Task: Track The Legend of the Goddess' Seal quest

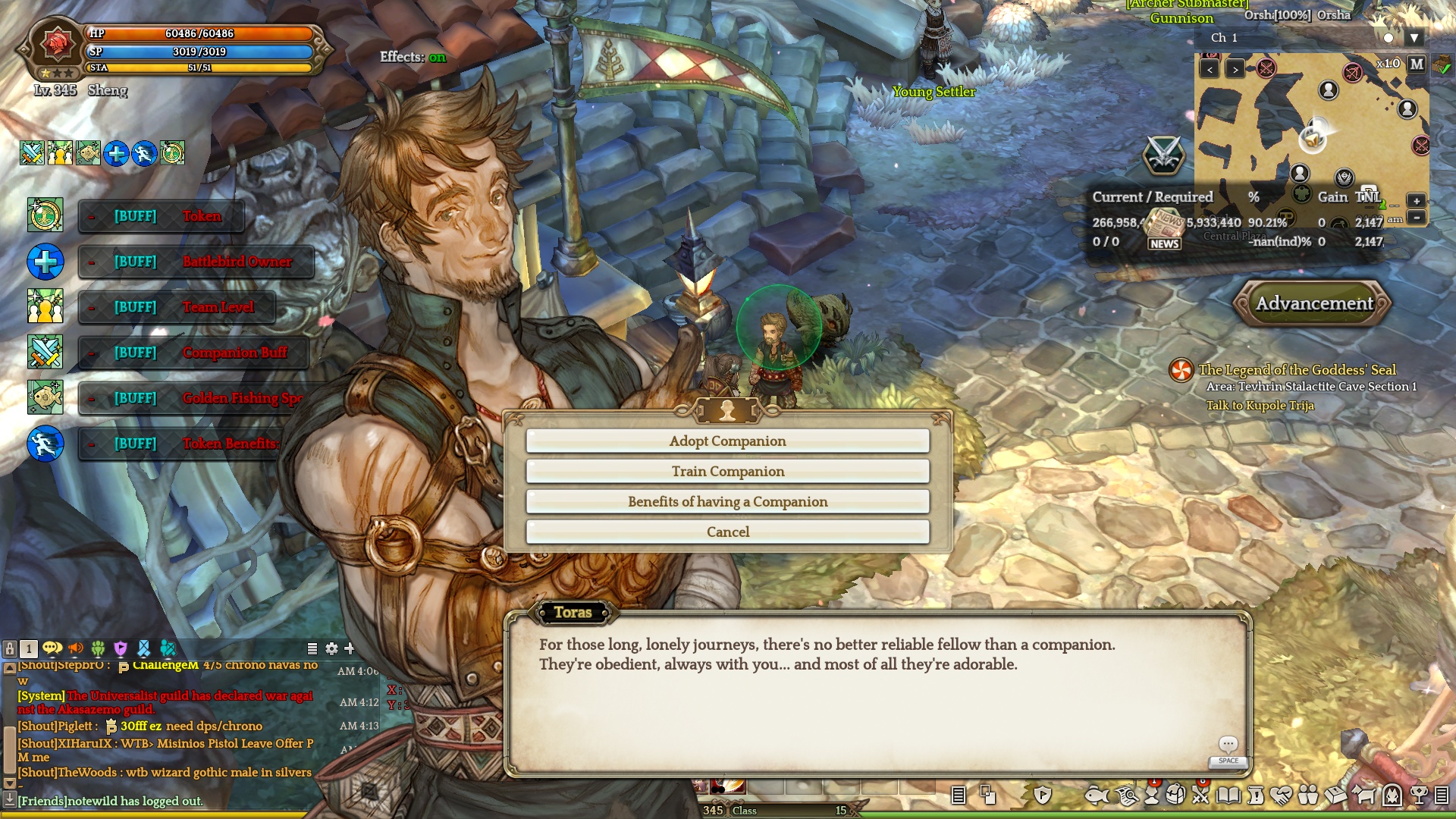Action: coord(1297,370)
